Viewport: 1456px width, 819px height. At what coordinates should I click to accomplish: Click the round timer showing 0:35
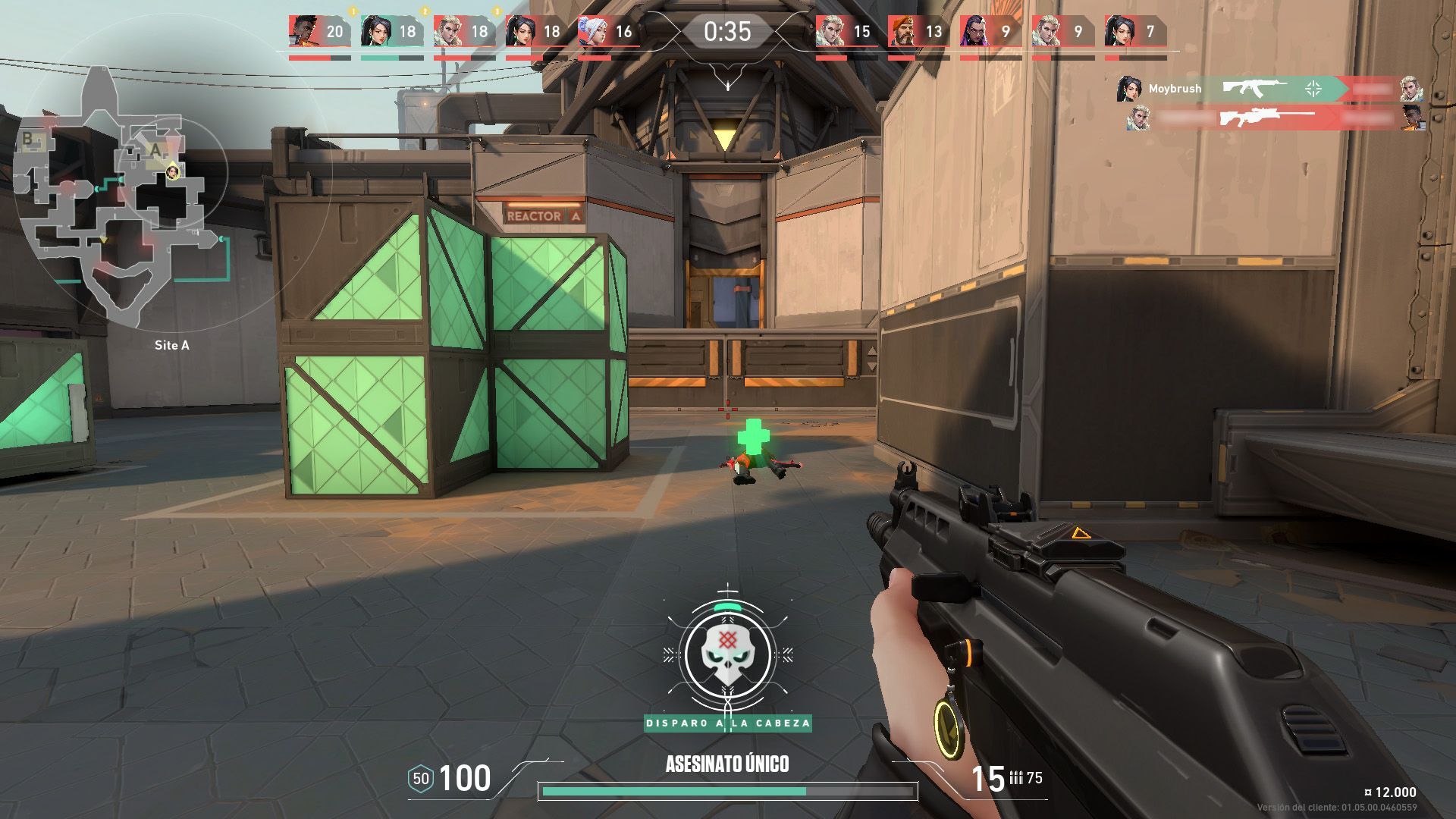point(728,32)
